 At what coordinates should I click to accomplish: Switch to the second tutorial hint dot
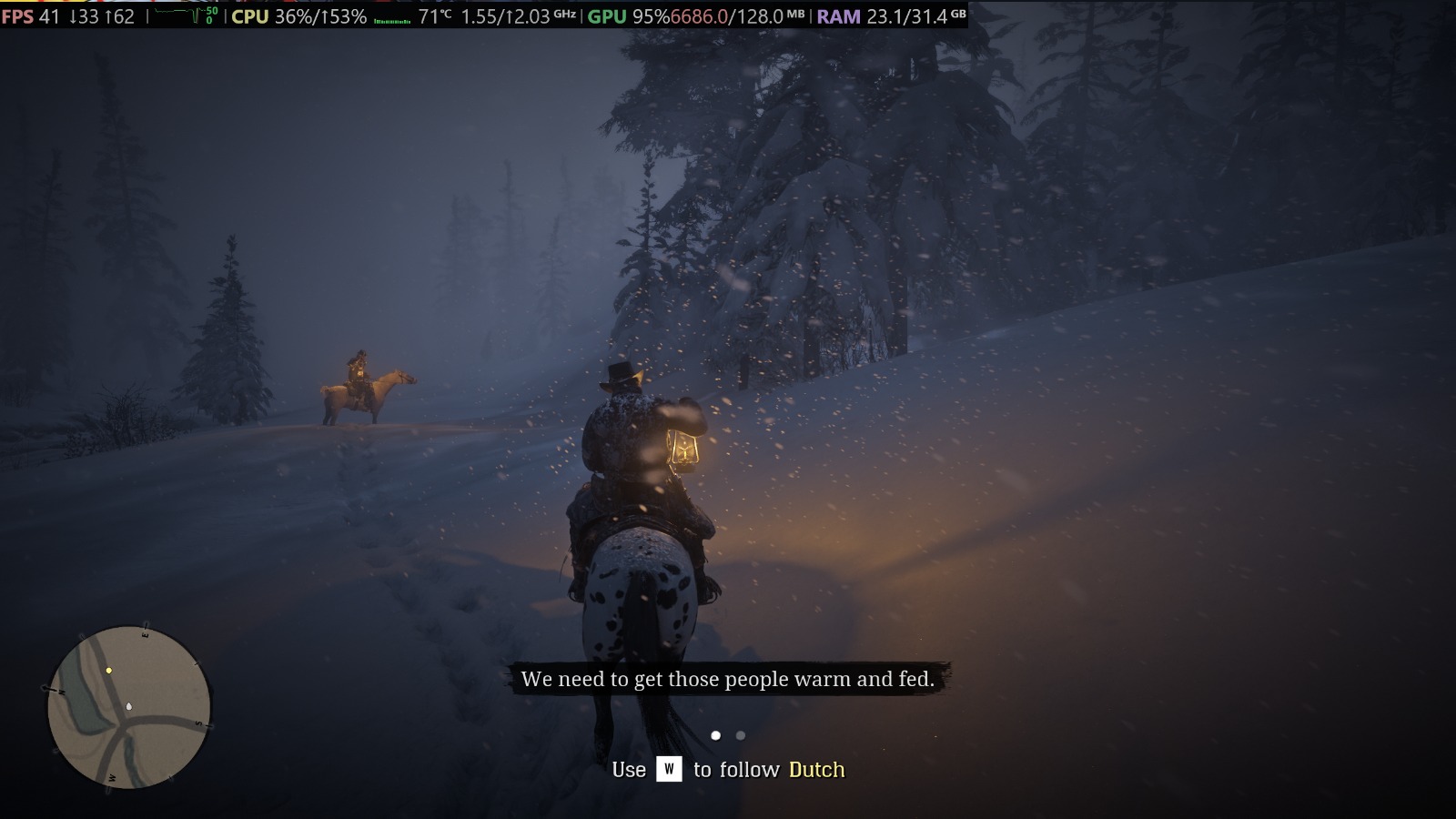(x=741, y=735)
